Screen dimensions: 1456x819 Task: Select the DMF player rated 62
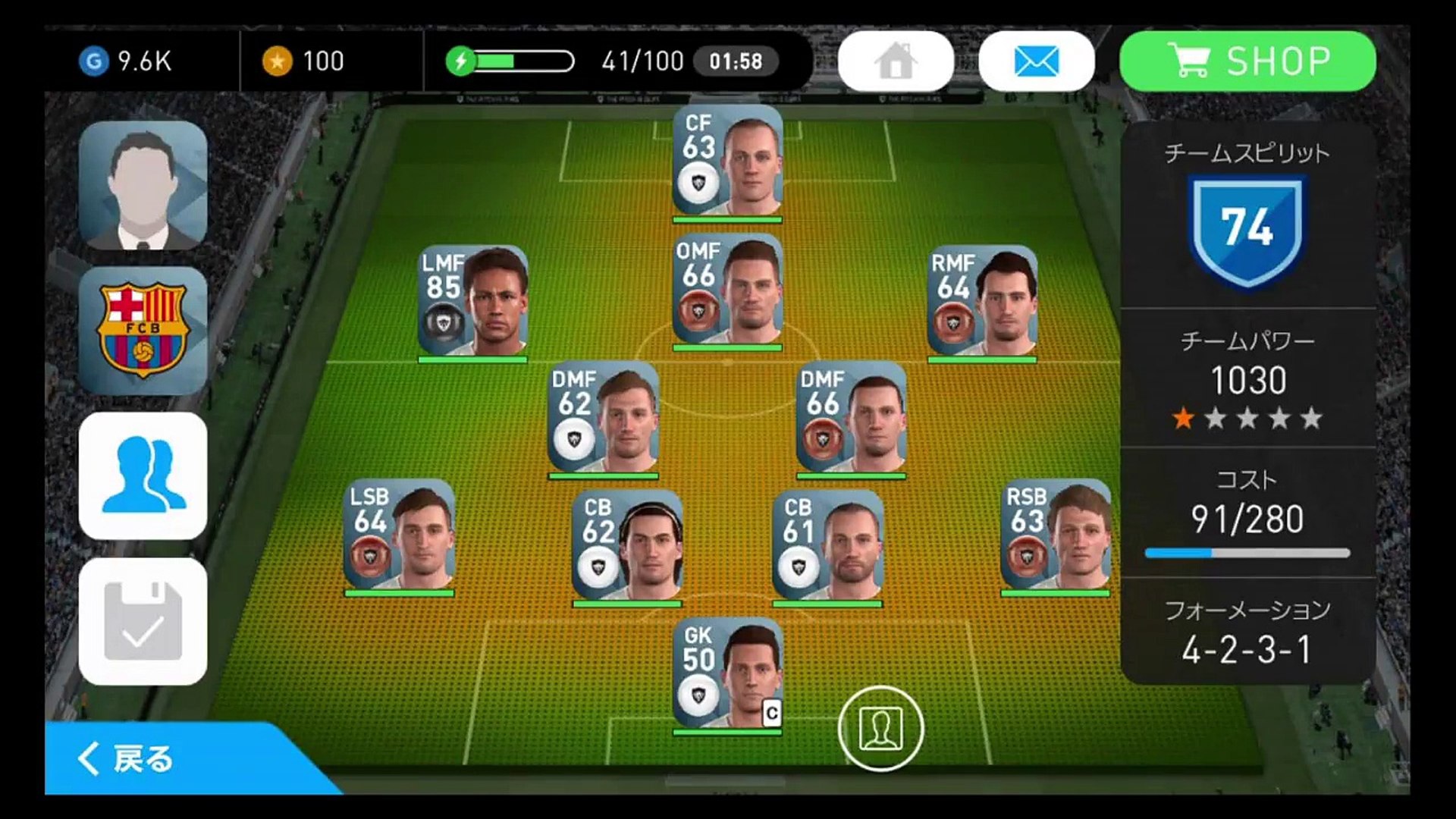point(603,419)
